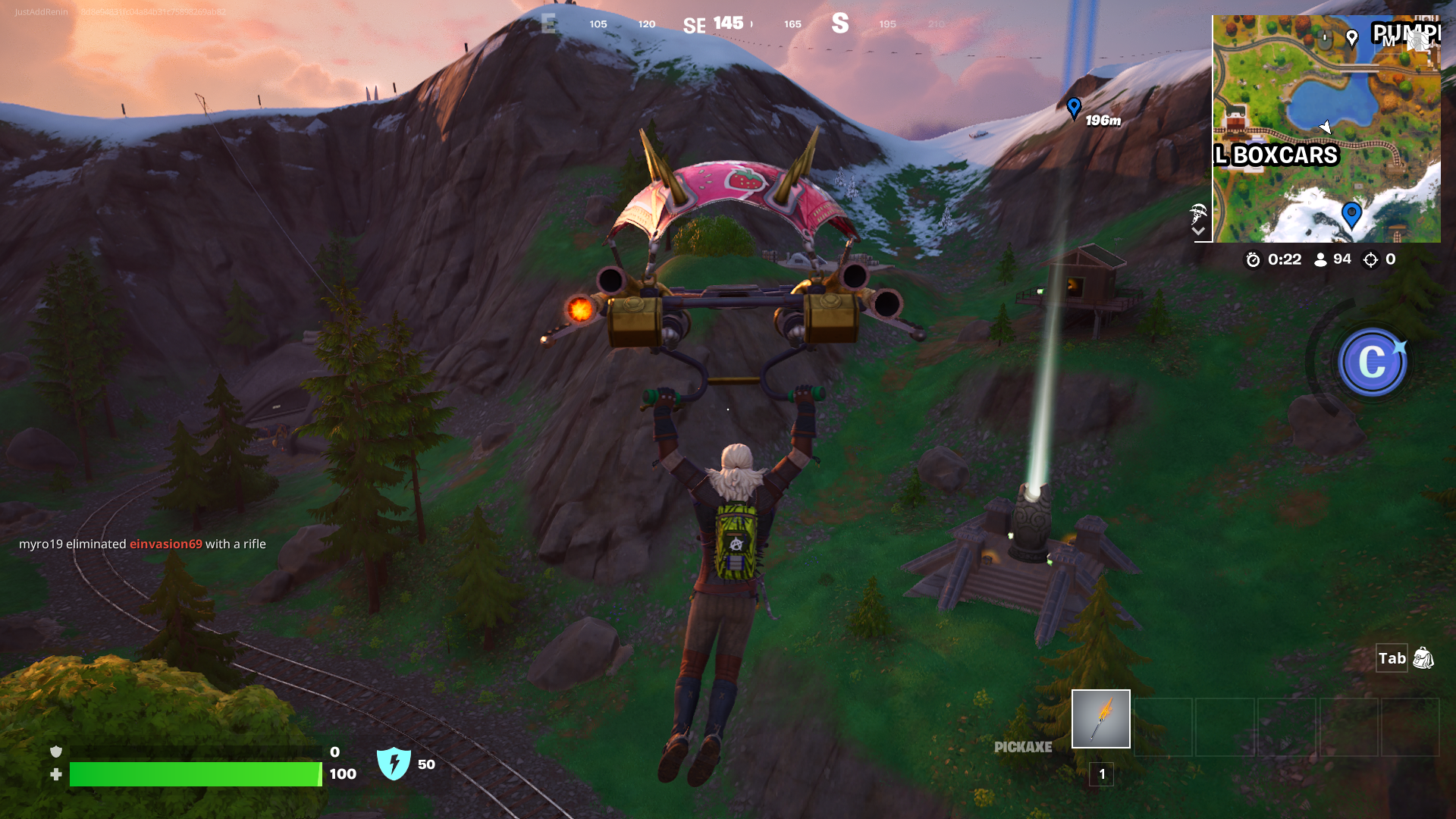
Task: Click the plus icon beside the health bar
Action: click(x=55, y=775)
